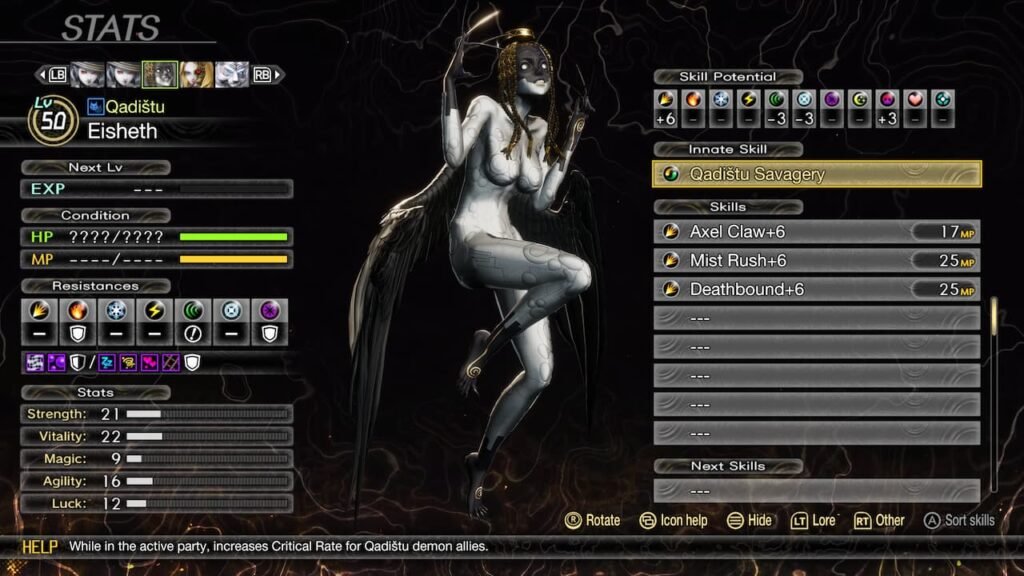Click the physical skill potential icon
Screen dimensions: 1024x576
[x=666, y=100]
